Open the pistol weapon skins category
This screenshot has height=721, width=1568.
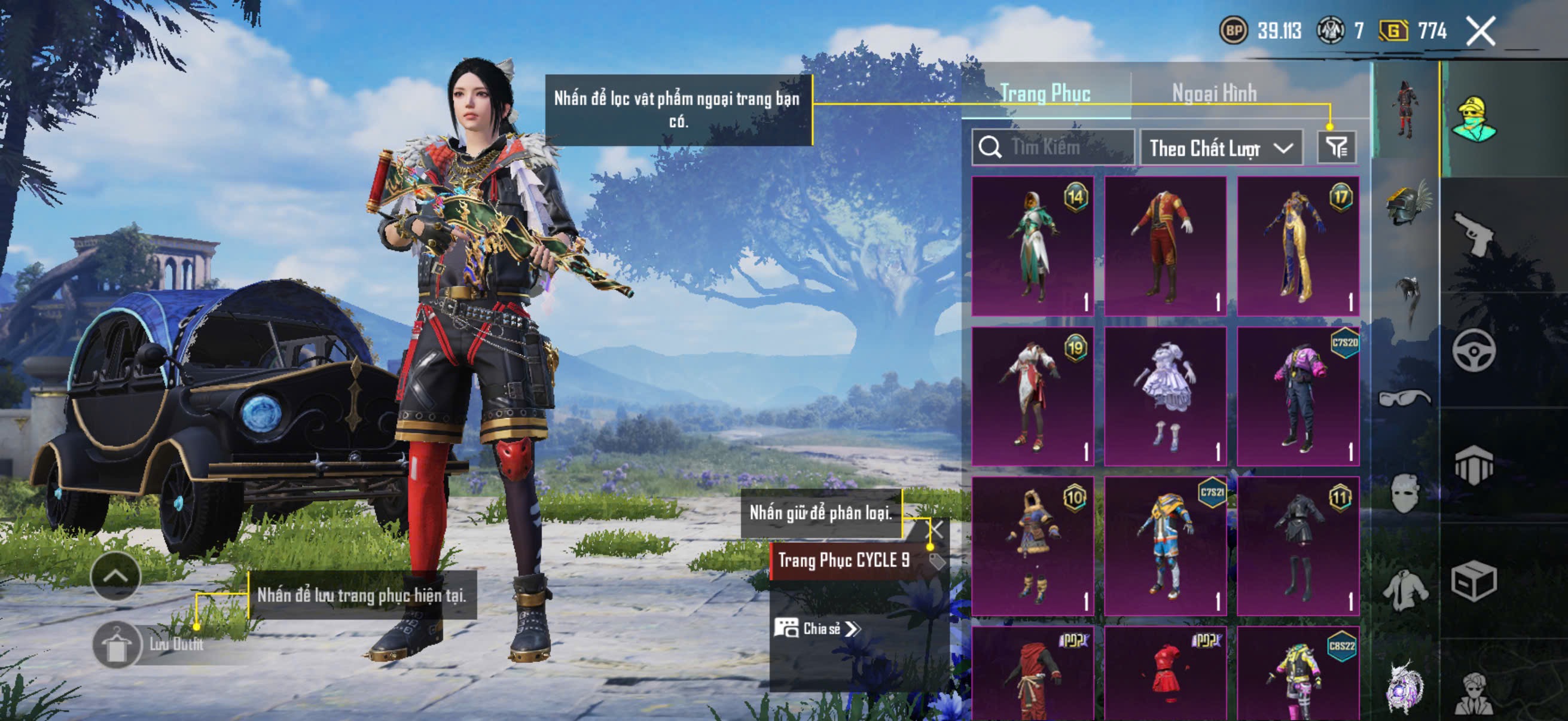[1474, 234]
